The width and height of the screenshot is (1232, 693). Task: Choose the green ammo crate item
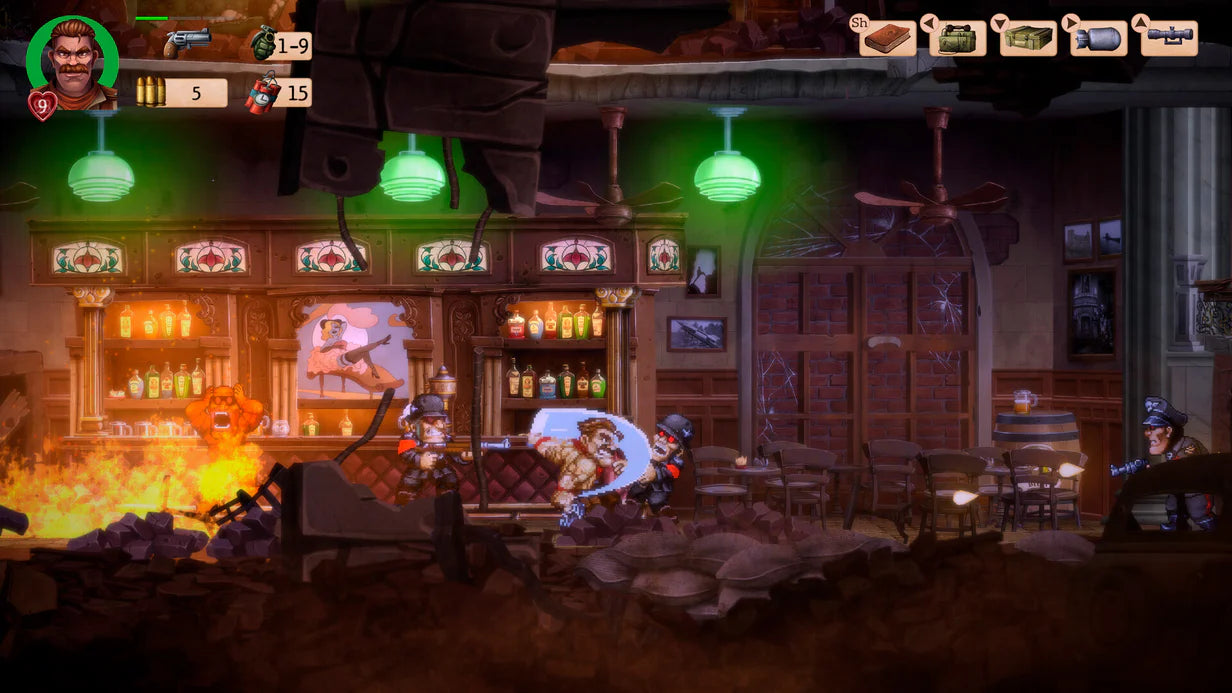pos(1028,39)
